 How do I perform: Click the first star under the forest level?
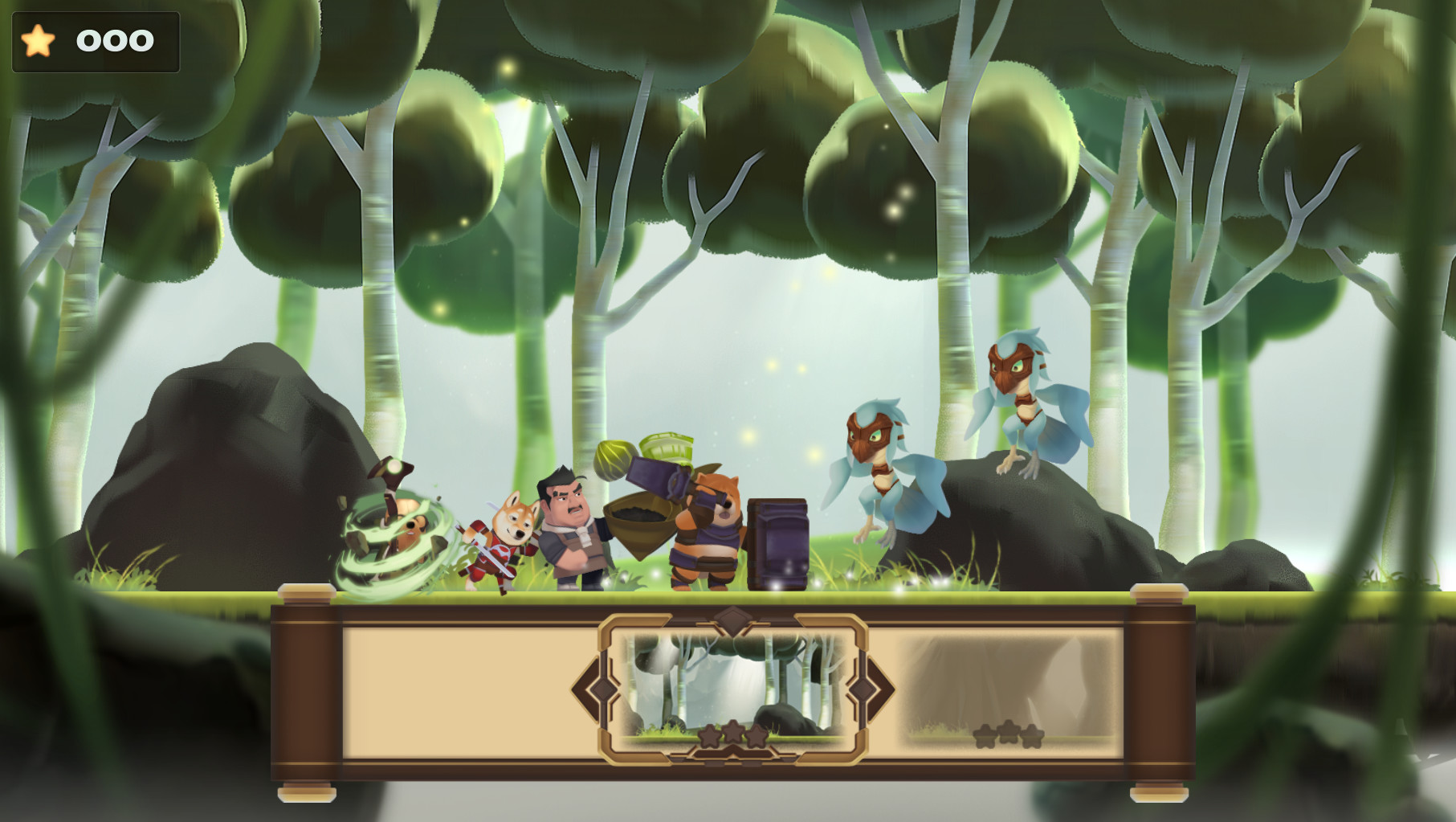(710, 735)
